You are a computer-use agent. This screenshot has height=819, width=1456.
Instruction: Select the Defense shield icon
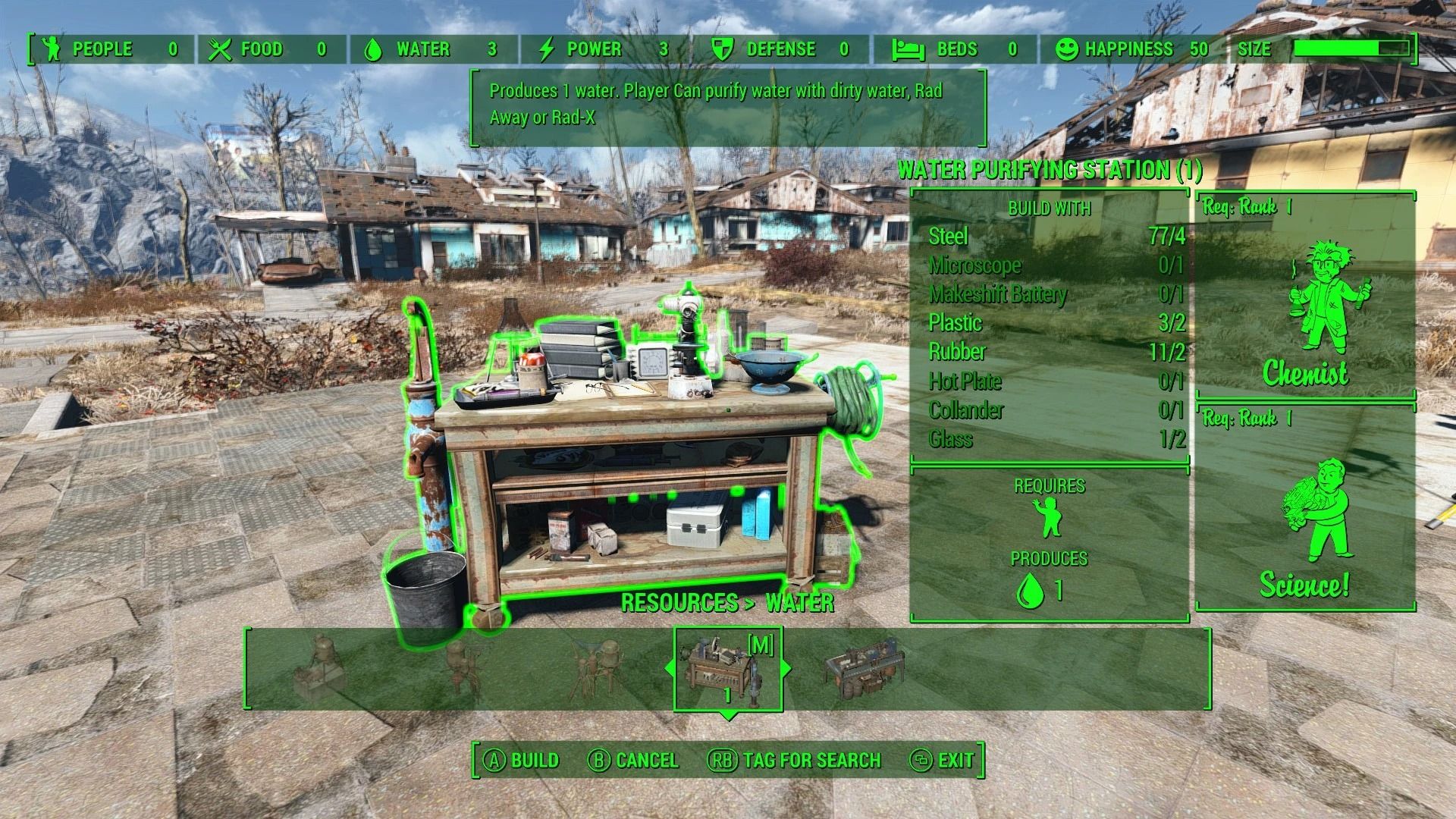click(x=720, y=49)
